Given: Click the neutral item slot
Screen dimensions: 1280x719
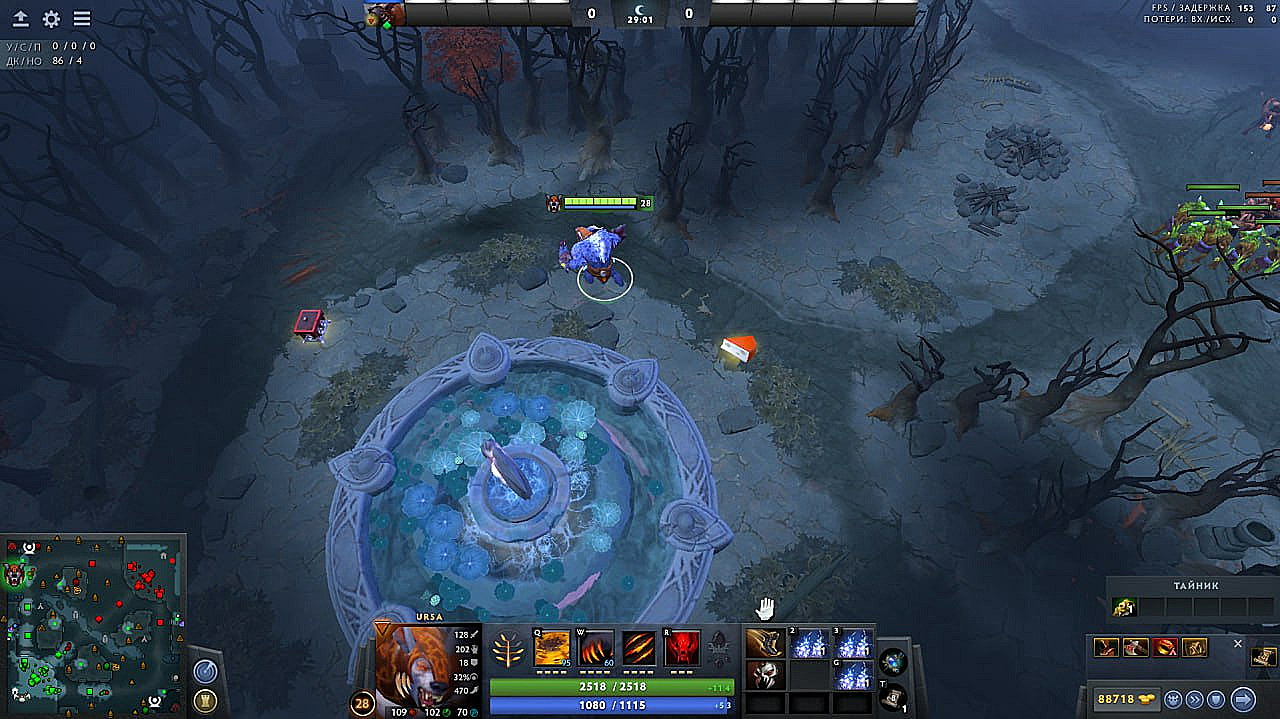Looking at the screenshot, I should tap(893, 660).
